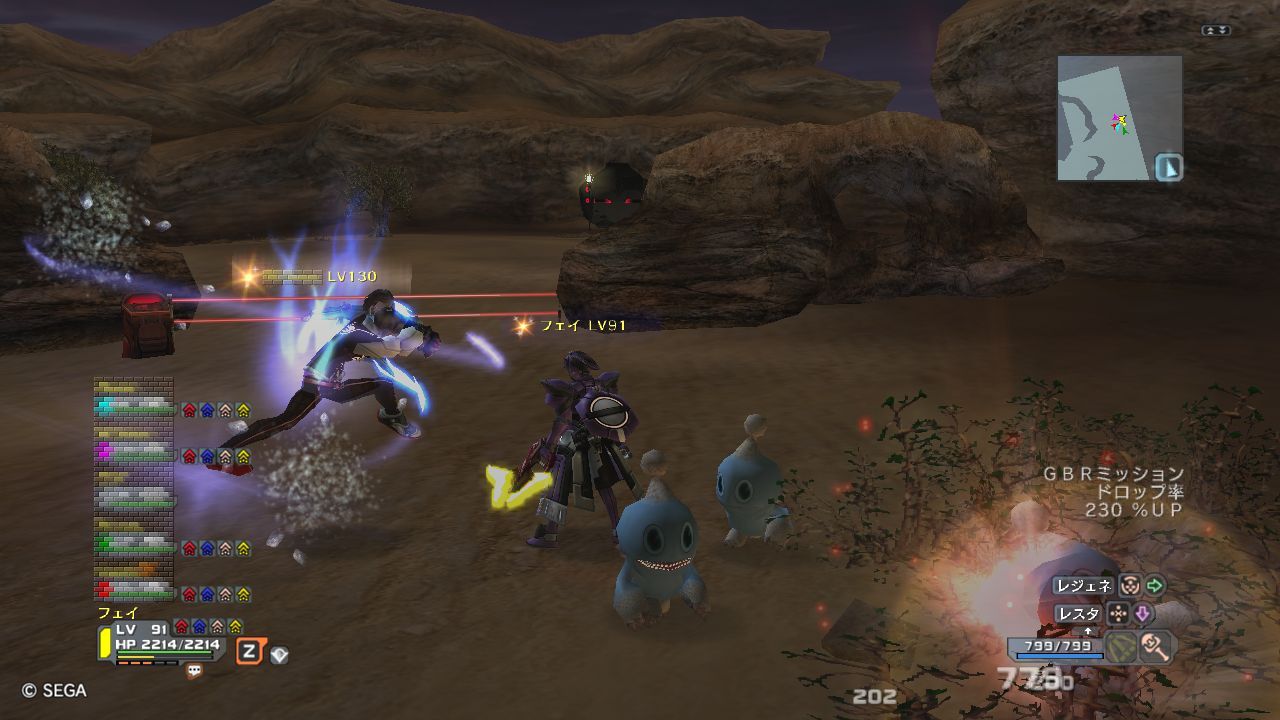Viewport: 1280px width, 720px height.
Task: Select the dimmed green weapon slot
Action: 1122,647
